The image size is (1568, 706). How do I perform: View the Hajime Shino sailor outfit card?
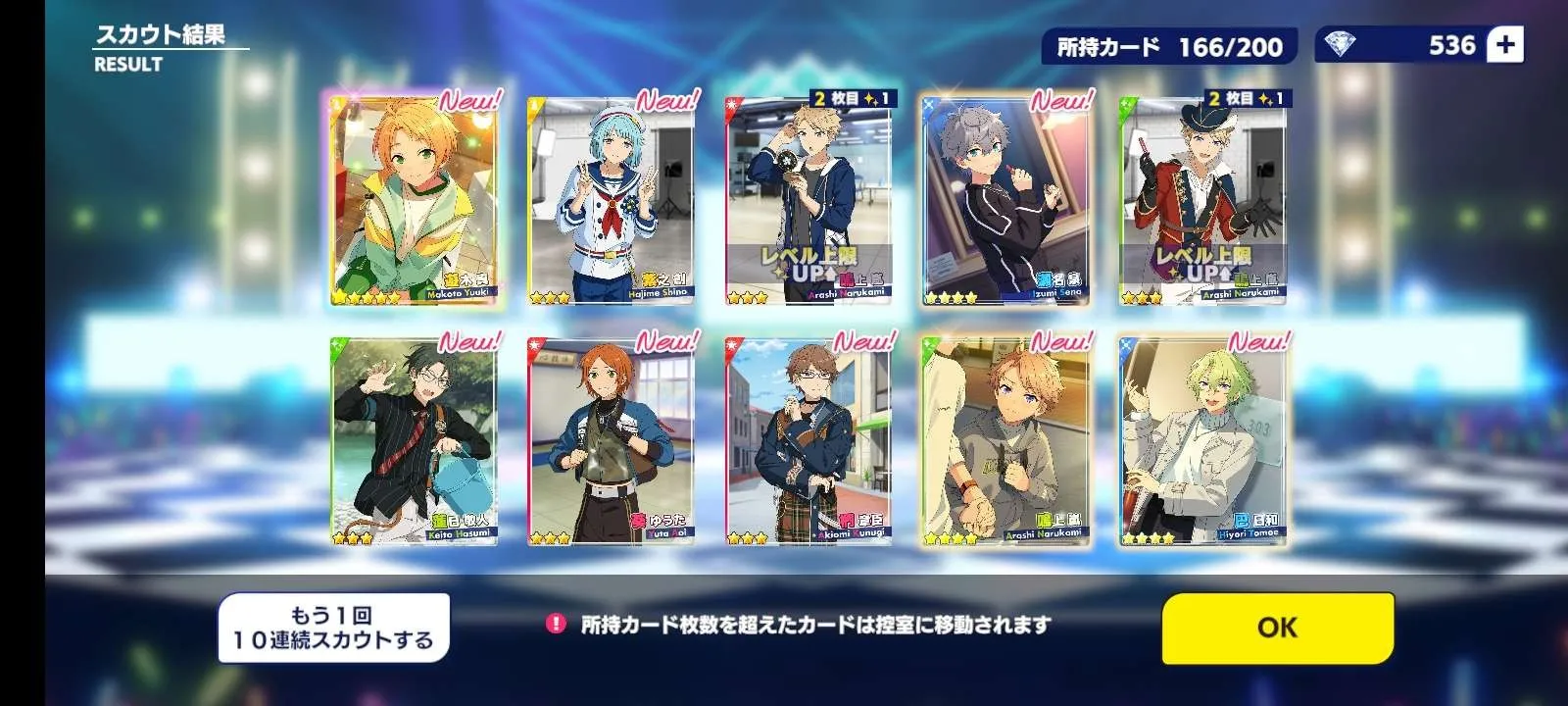[611, 201]
